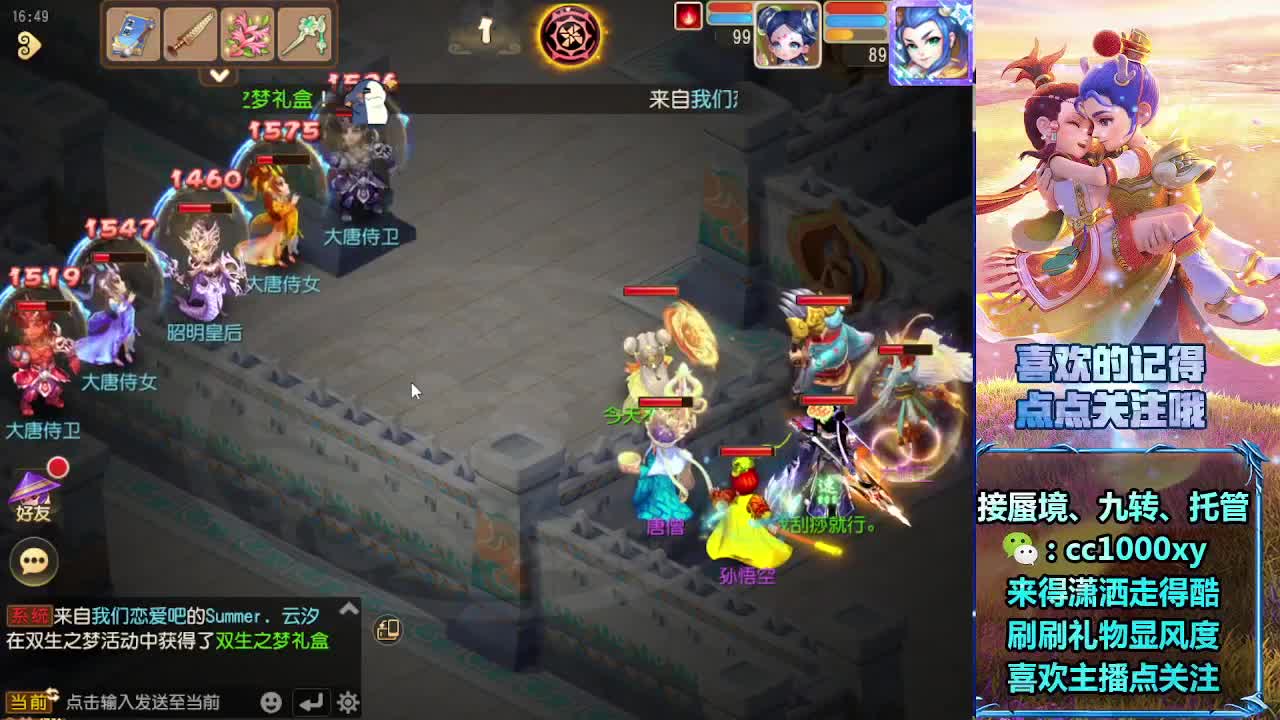This screenshot has height=720, width=1280.
Task: Click the 双生之梦礼盒 gift box link
Action: point(272,641)
